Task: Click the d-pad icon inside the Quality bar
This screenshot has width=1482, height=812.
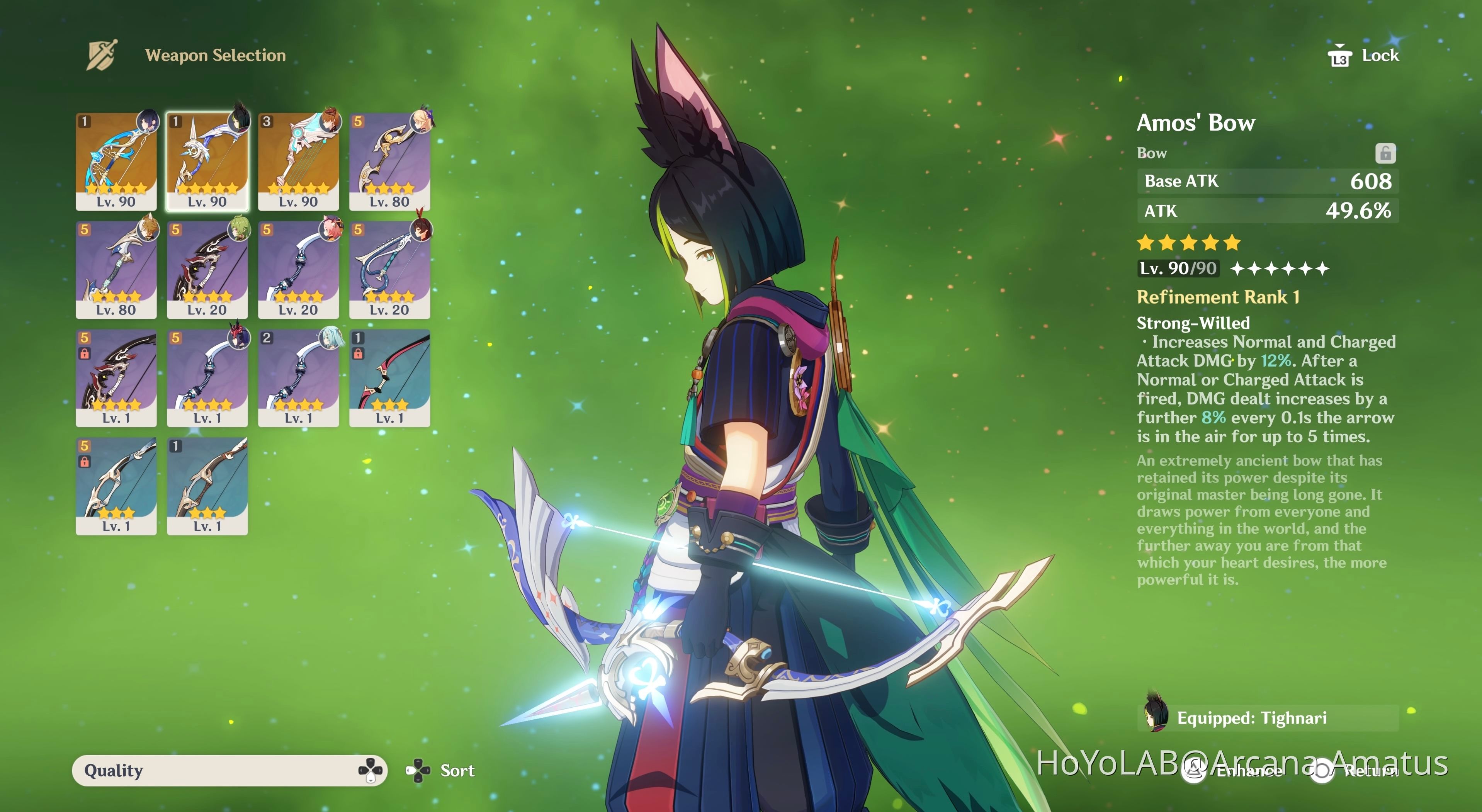Action: [371, 771]
